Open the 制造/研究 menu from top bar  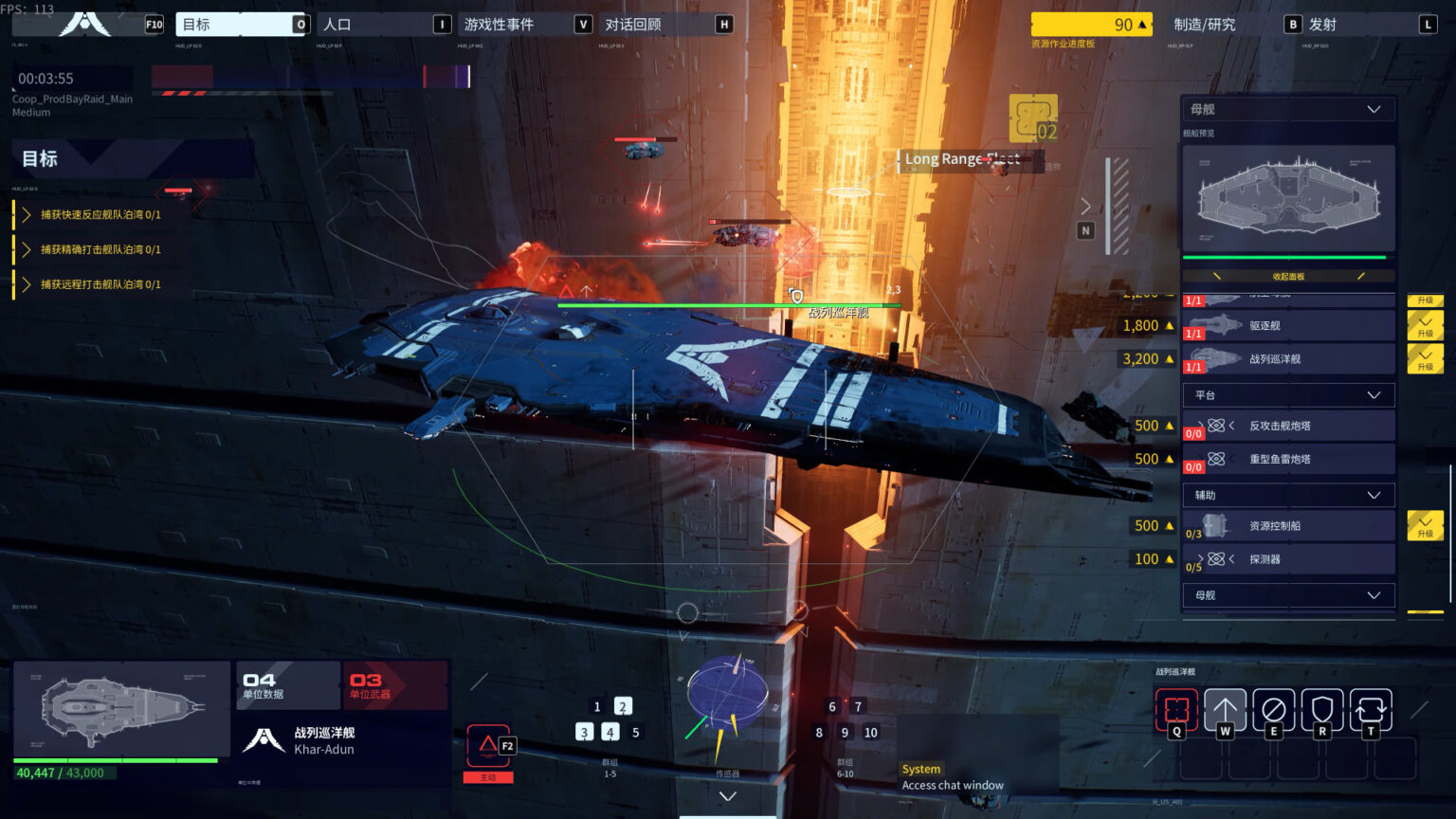click(x=1205, y=25)
